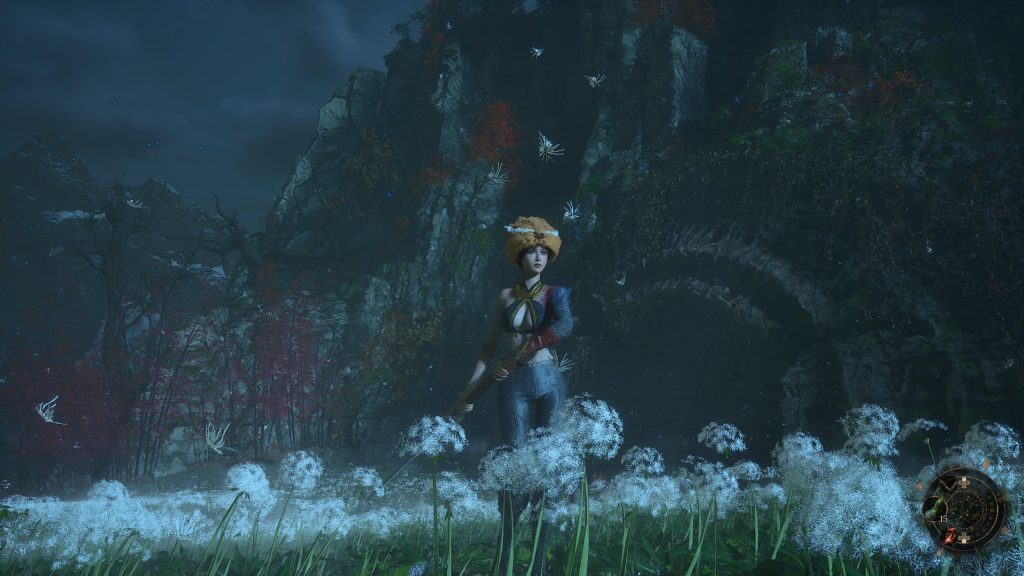Activate the red flame skill icon
Screen dimensions: 1024x576
click(950, 537)
